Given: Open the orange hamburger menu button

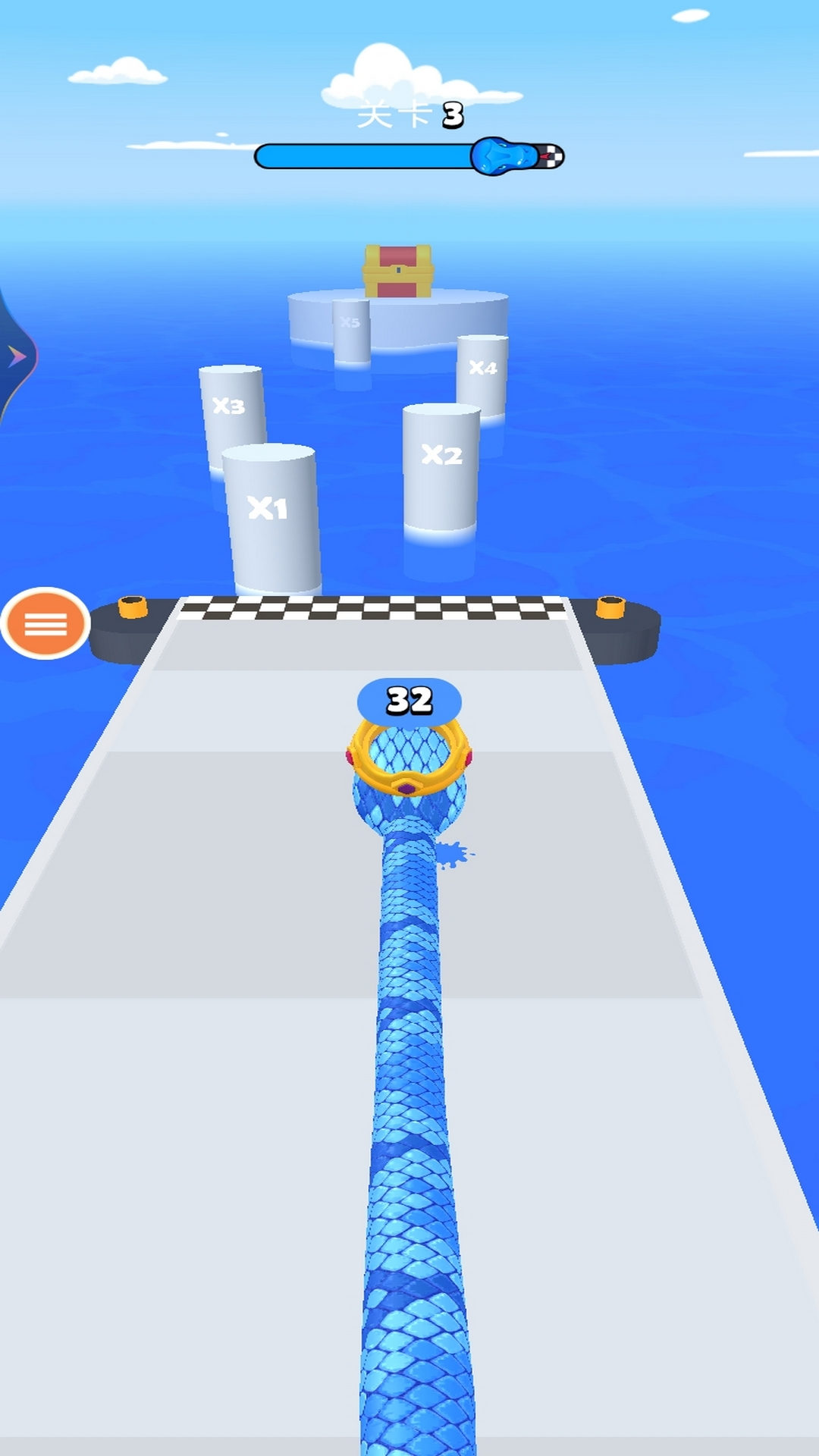Looking at the screenshot, I should point(45,623).
